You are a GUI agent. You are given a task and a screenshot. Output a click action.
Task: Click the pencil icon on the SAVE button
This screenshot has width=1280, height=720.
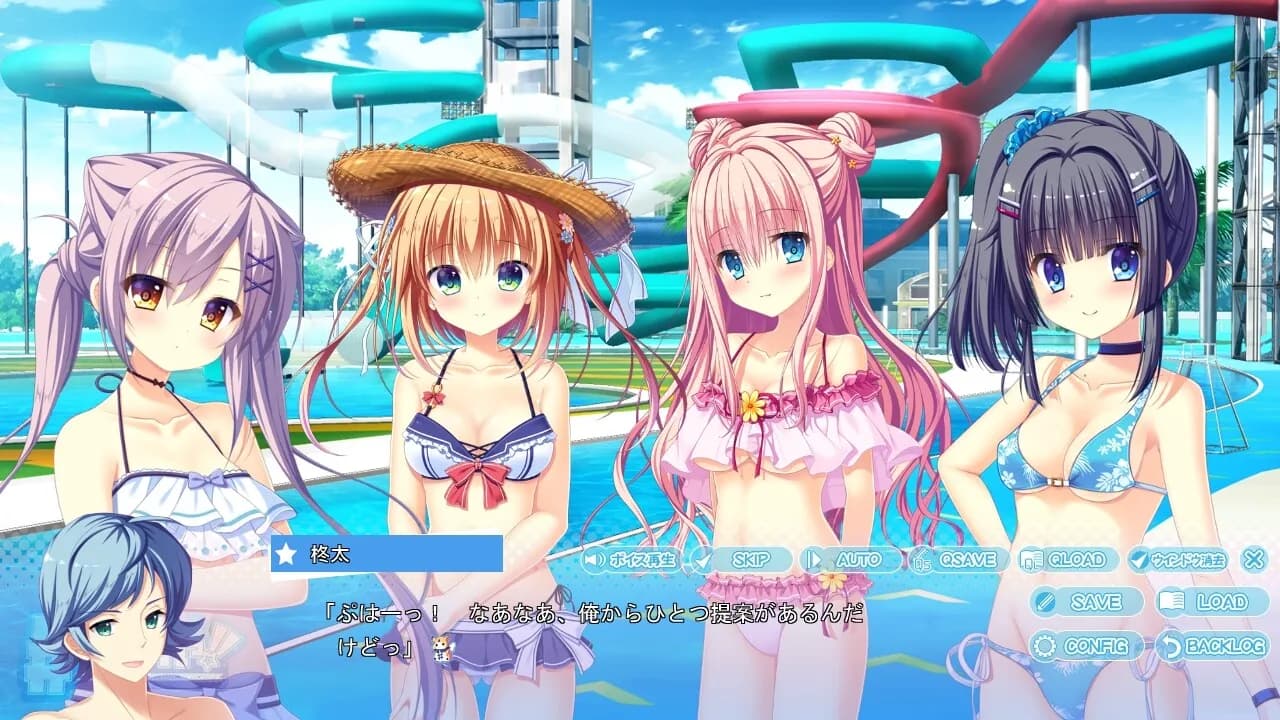pyautogui.click(x=1045, y=601)
